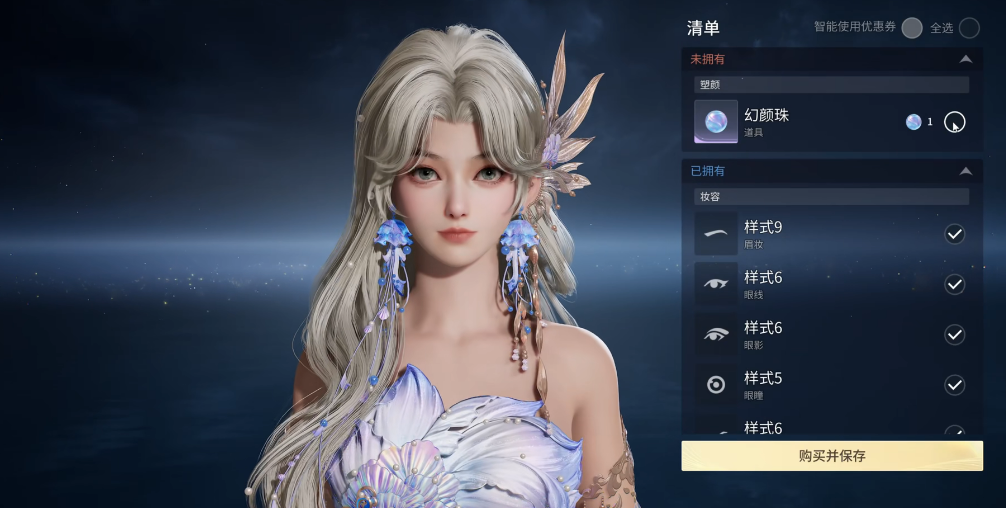Collapse the 未拥有 section

tap(964, 60)
